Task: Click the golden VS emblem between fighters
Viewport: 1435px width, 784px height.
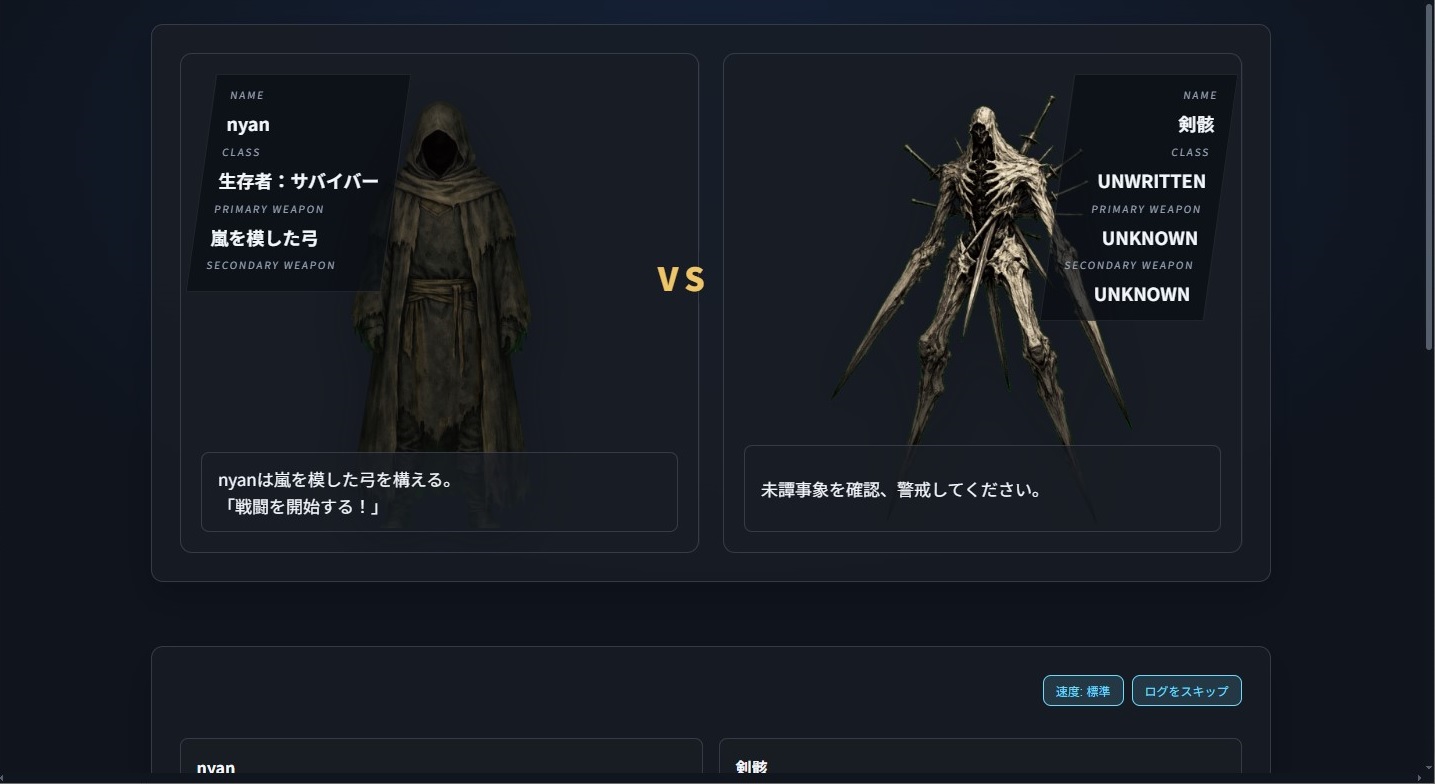Action: coord(681,280)
